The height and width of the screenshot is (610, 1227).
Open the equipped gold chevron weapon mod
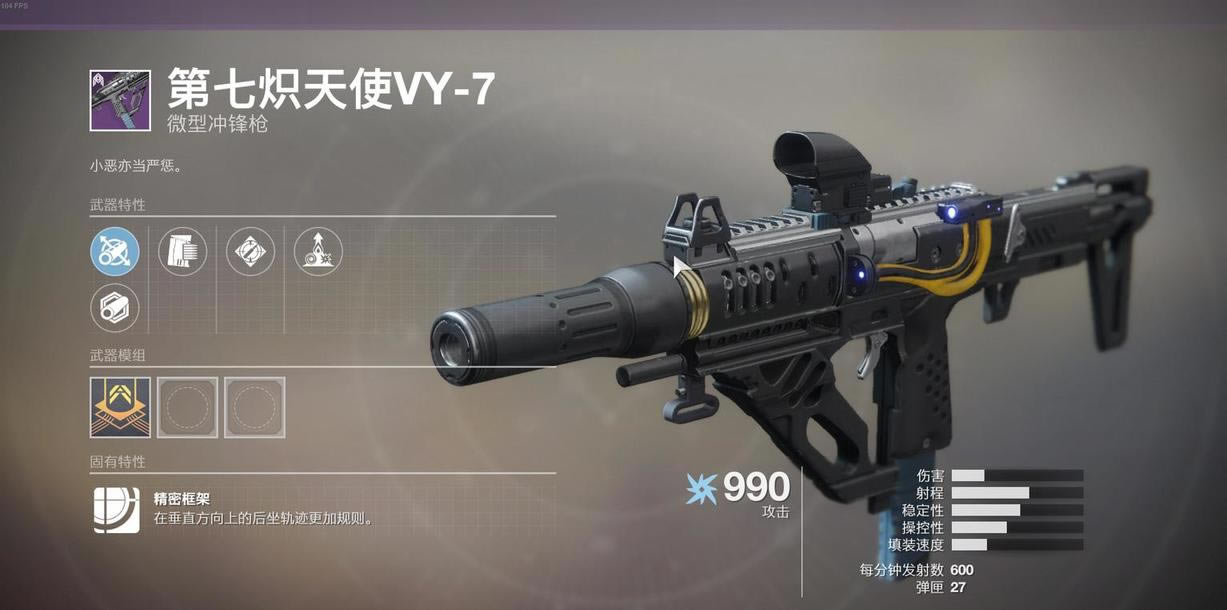click(x=120, y=407)
